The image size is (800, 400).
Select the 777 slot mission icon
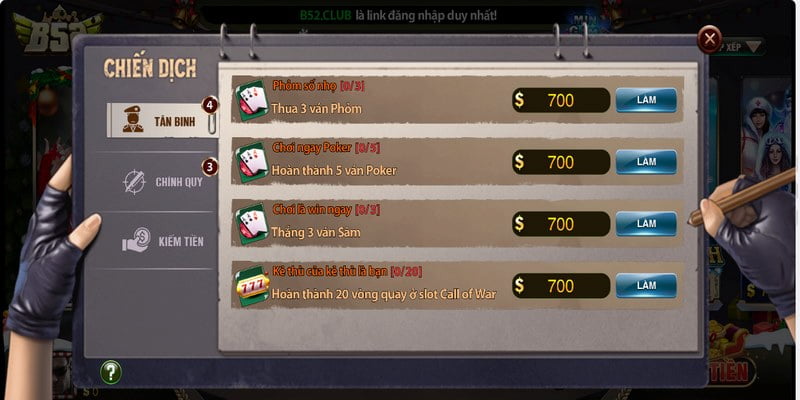coord(251,286)
